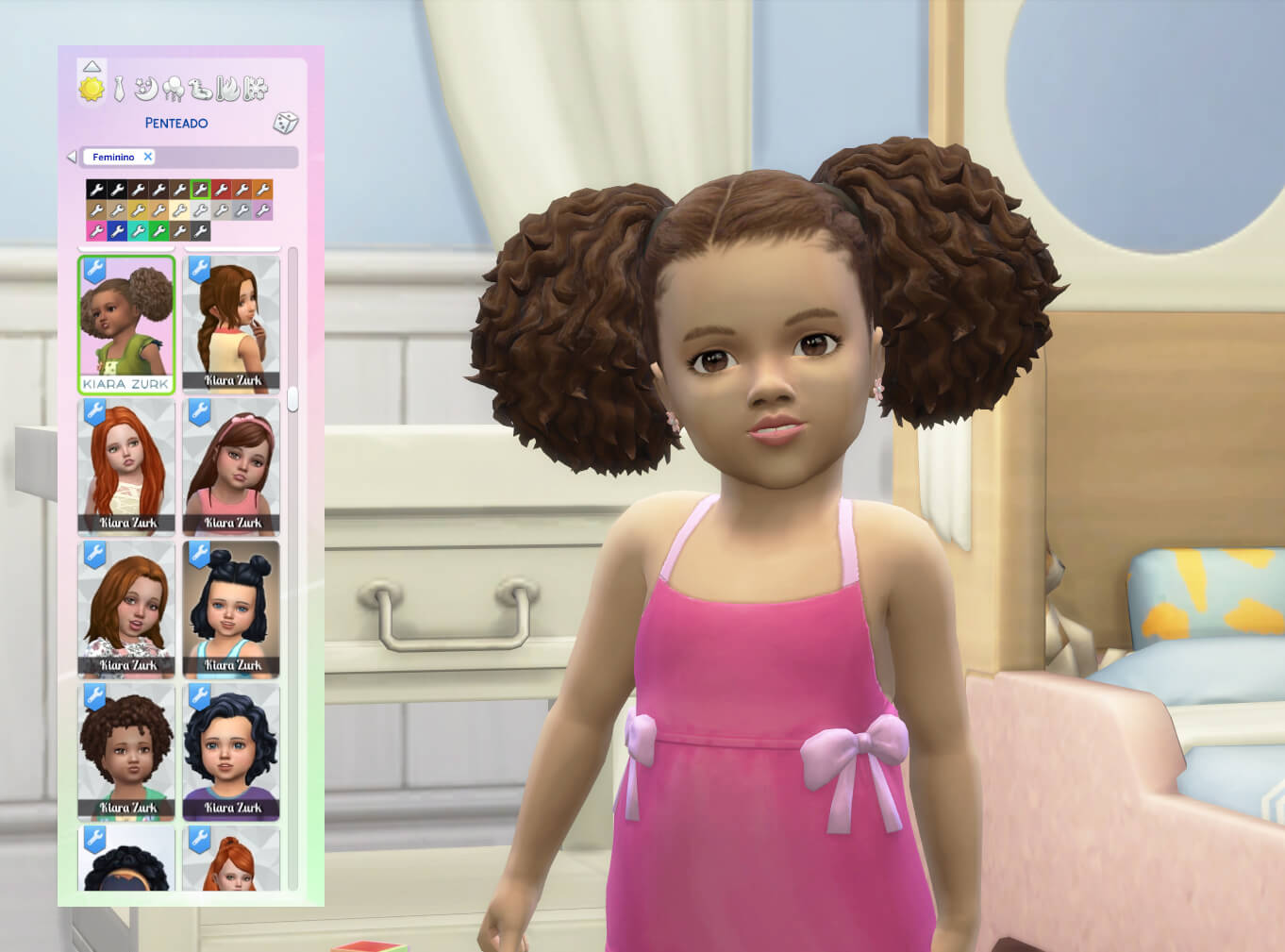Select the Everyday outfit sun icon
1285x952 pixels.
click(x=92, y=90)
